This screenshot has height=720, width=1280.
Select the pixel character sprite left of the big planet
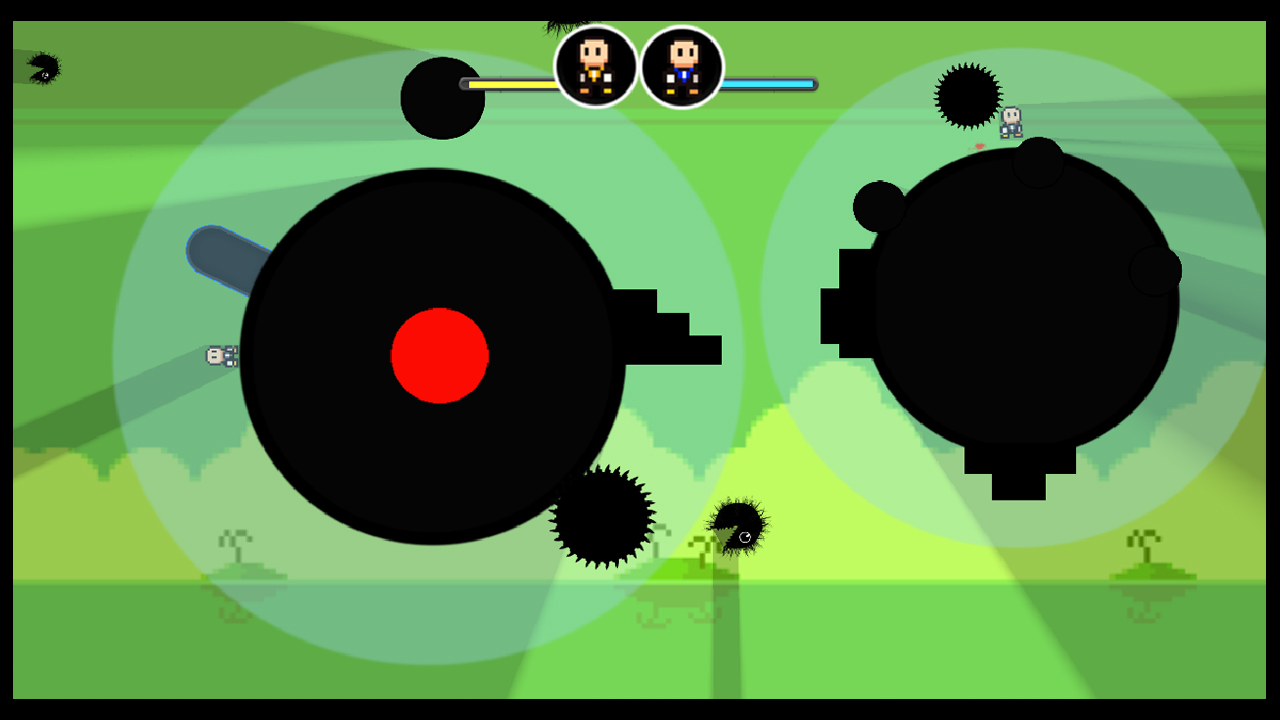pyautogui.click(x=222, y=356)
